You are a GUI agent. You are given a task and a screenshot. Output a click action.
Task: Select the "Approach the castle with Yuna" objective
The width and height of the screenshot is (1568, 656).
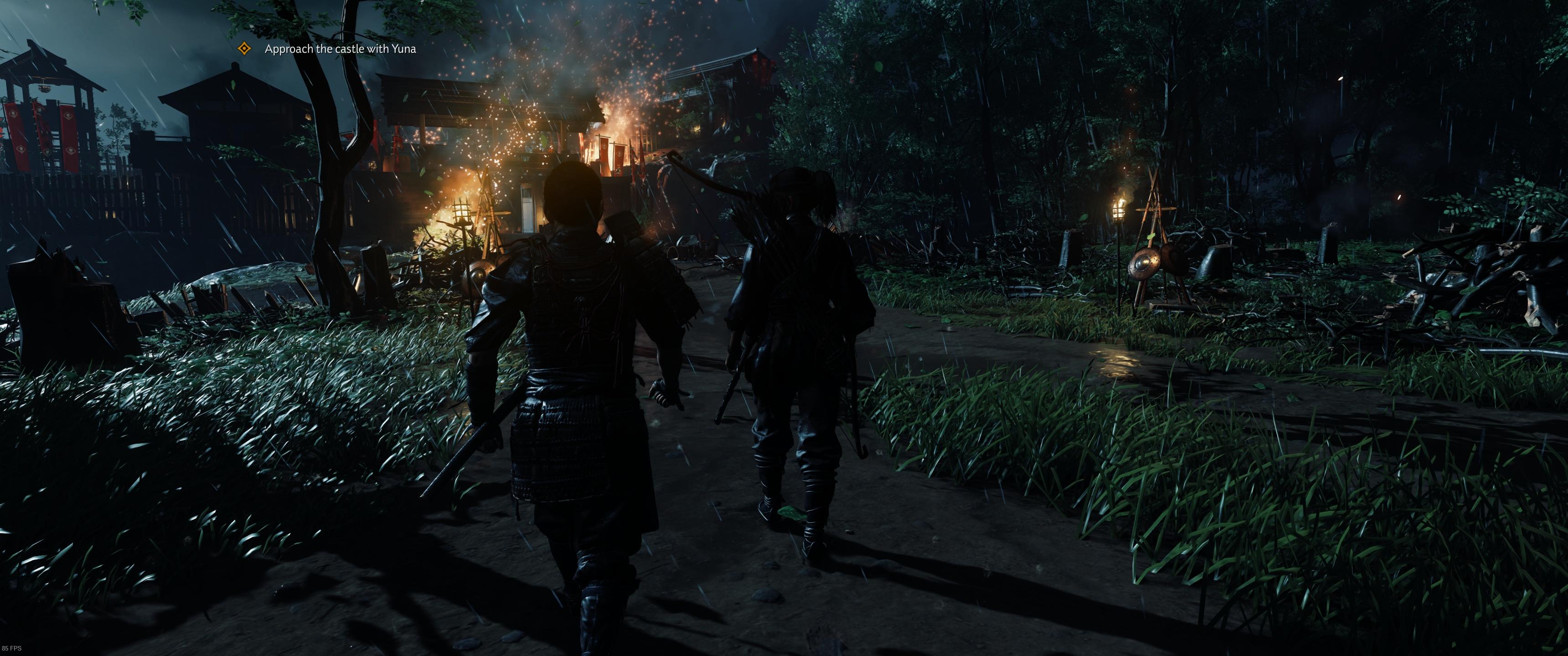(x=340, y=49)
